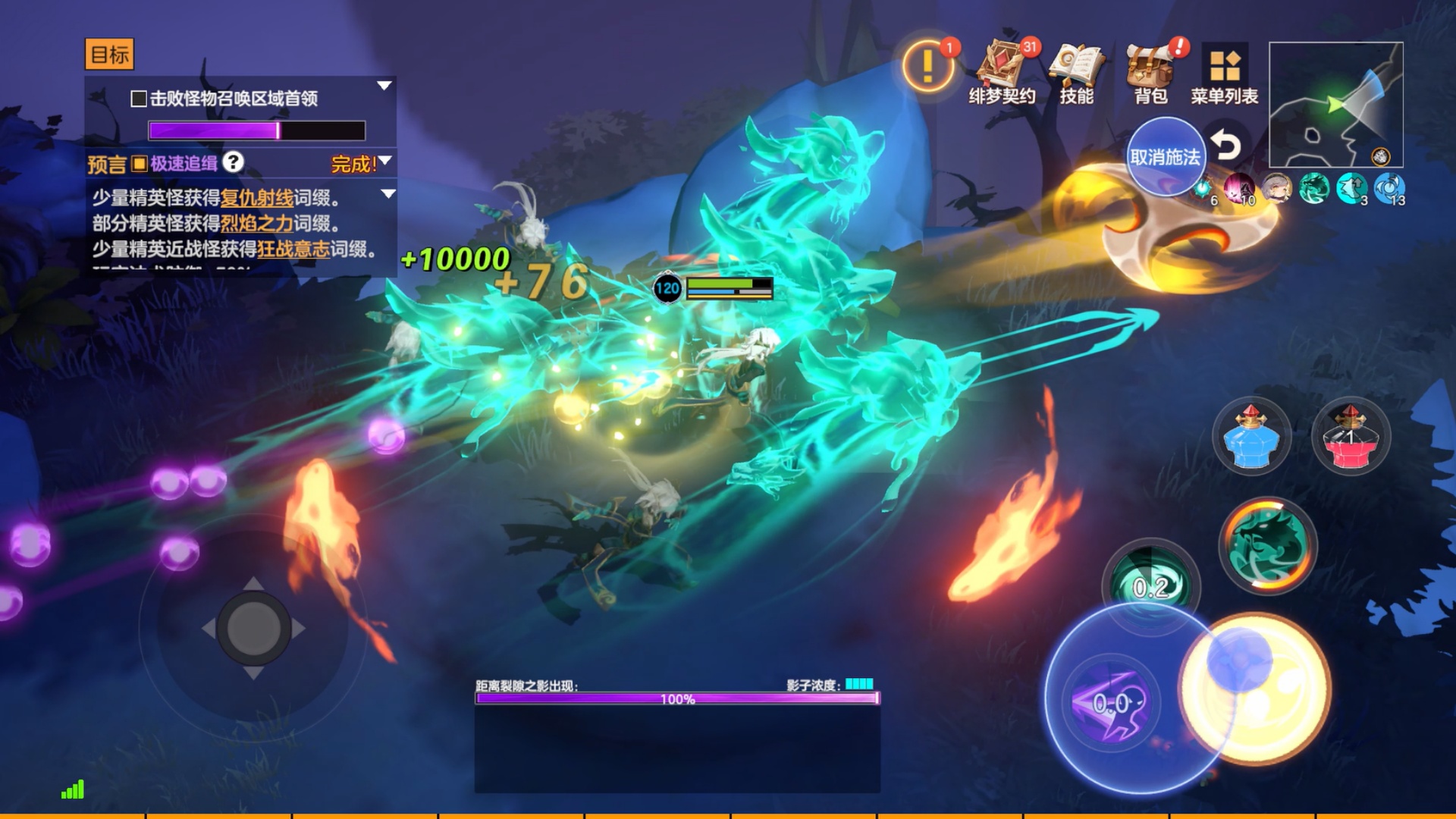The image size is (1456, 819).
Task: Activate the green dragon skill
Action: click(x=1267, y=544)
